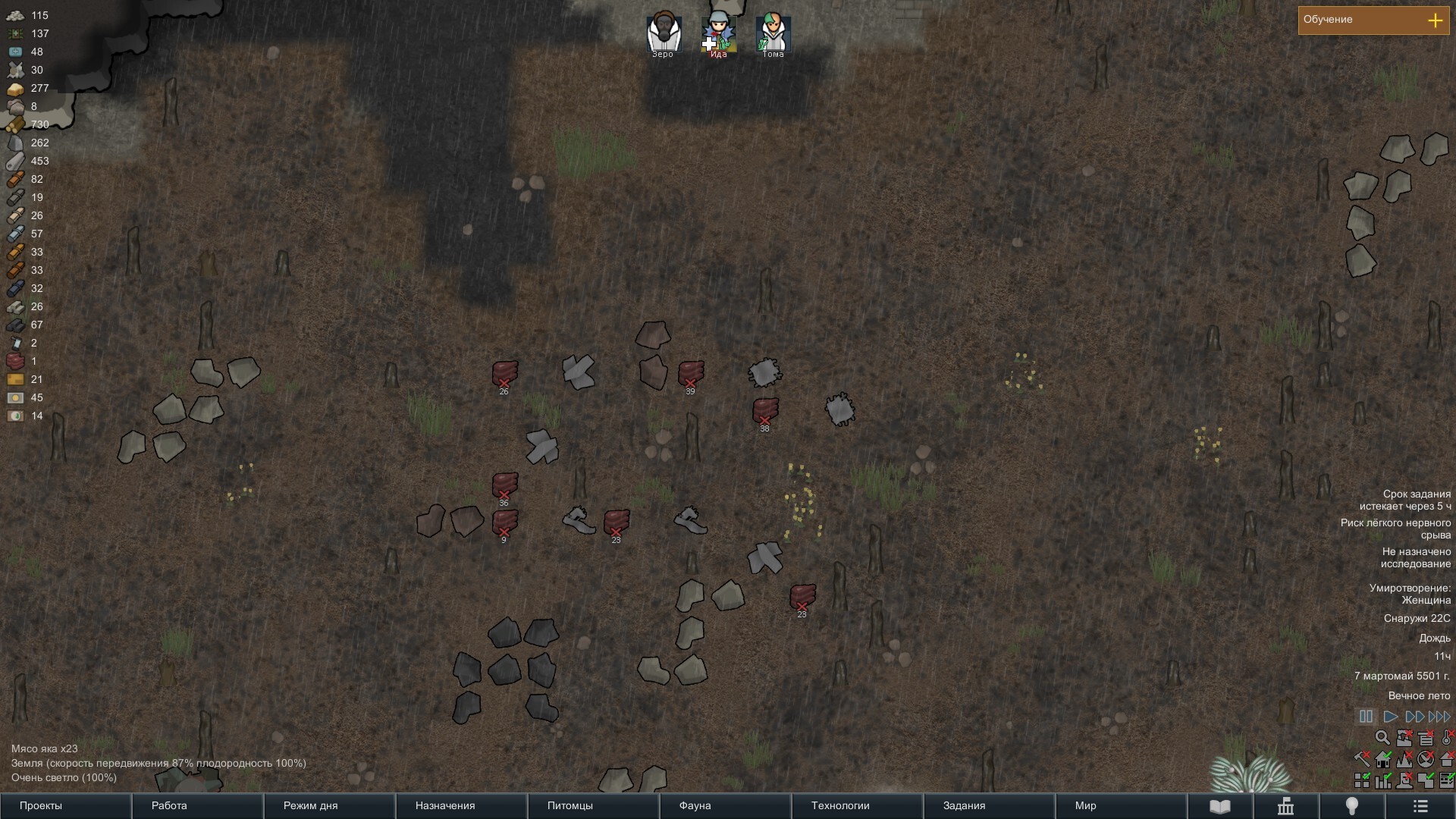Open the Проекты (Architect) menu
The image size is (1456, 819).
click(65, 805)
